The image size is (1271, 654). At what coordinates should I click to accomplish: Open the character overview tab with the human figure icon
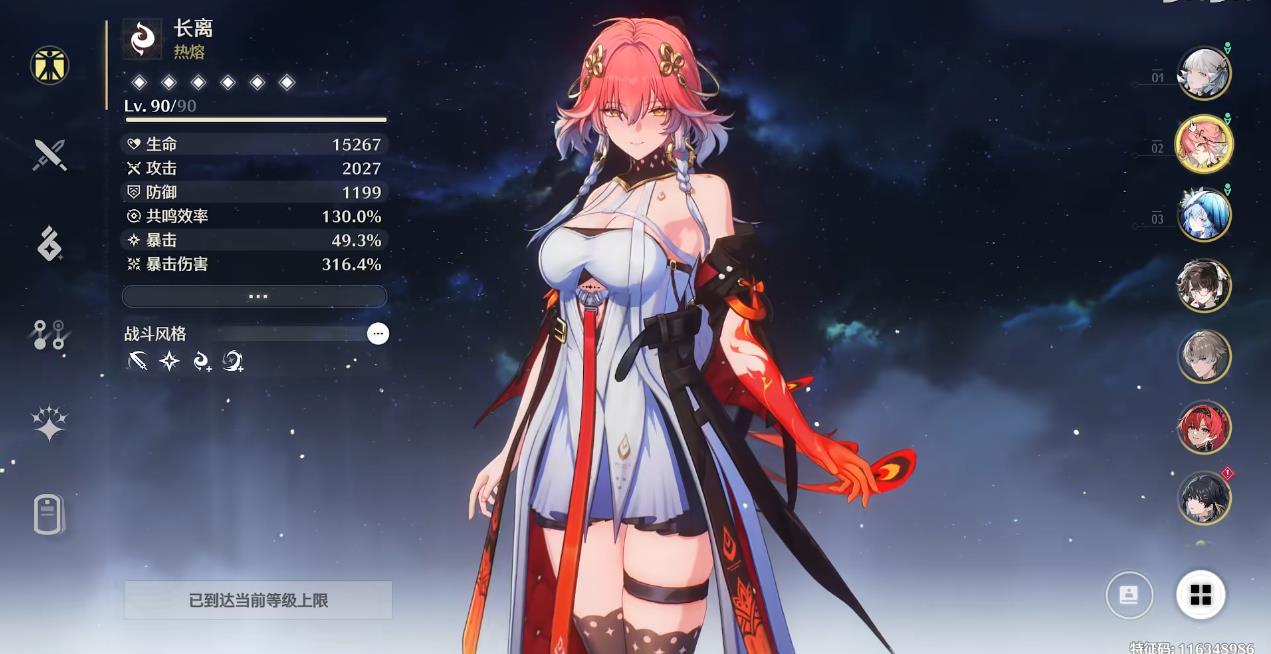49,65
